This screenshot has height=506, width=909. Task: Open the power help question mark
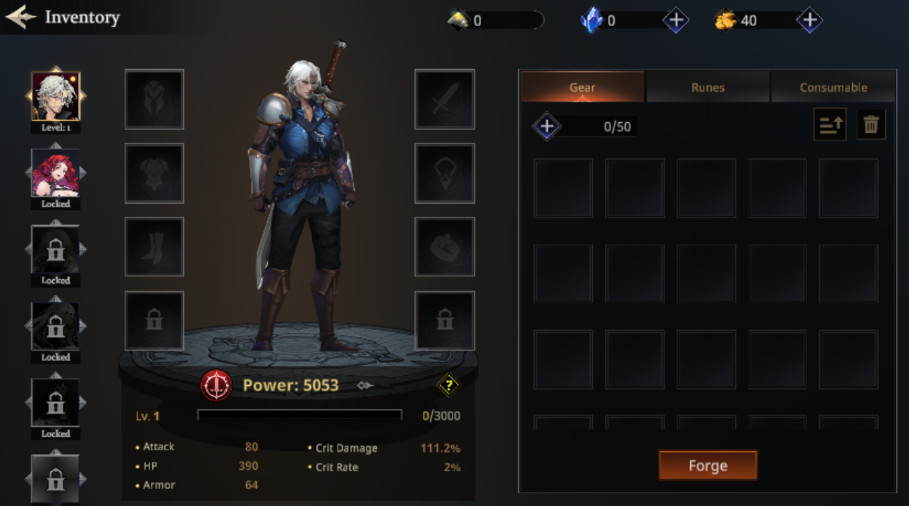coord(448,385)
